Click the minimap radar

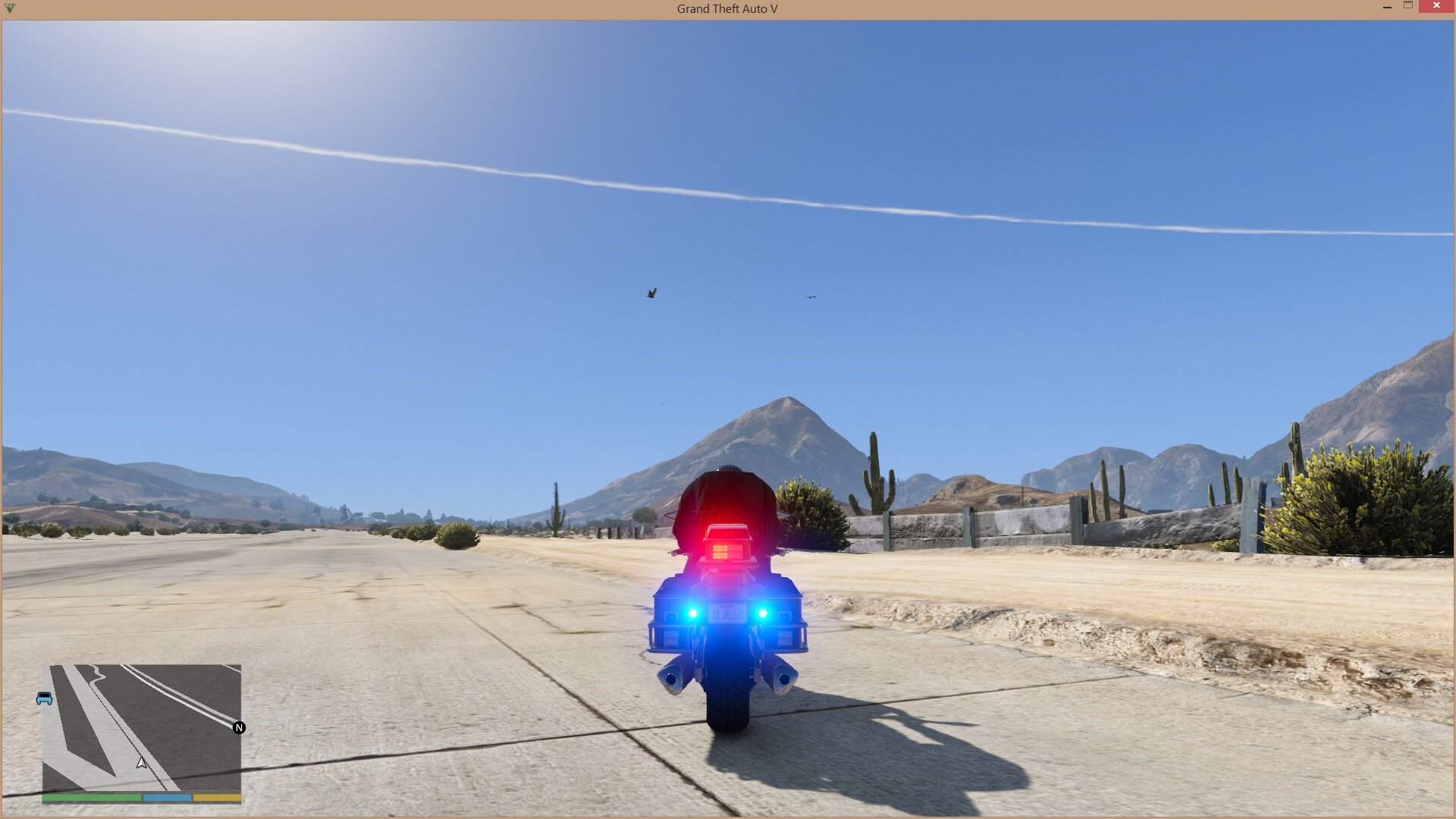[142, 728]
